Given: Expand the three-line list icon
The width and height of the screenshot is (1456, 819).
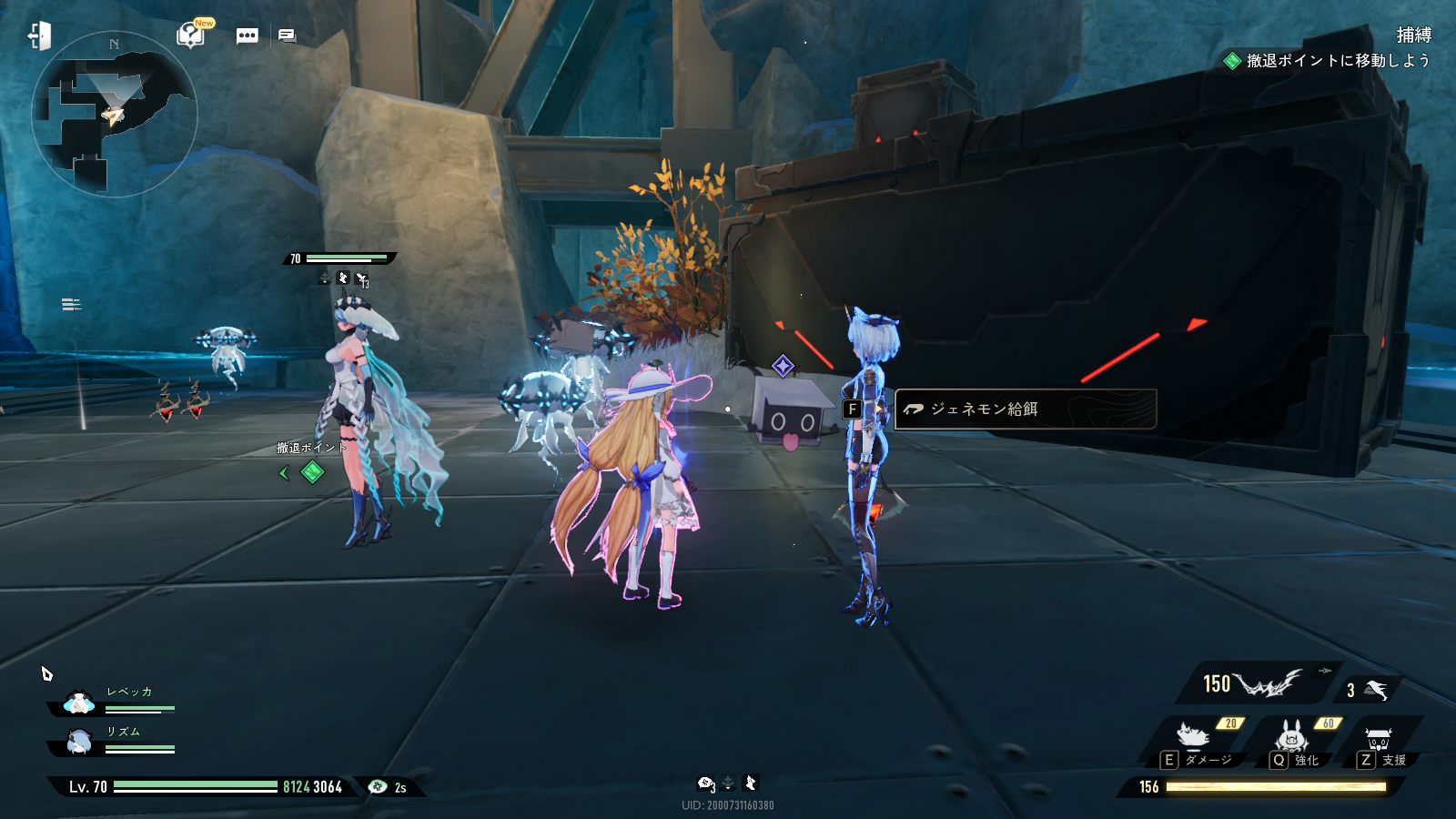Looking at the screenshot, I should 71,304.
